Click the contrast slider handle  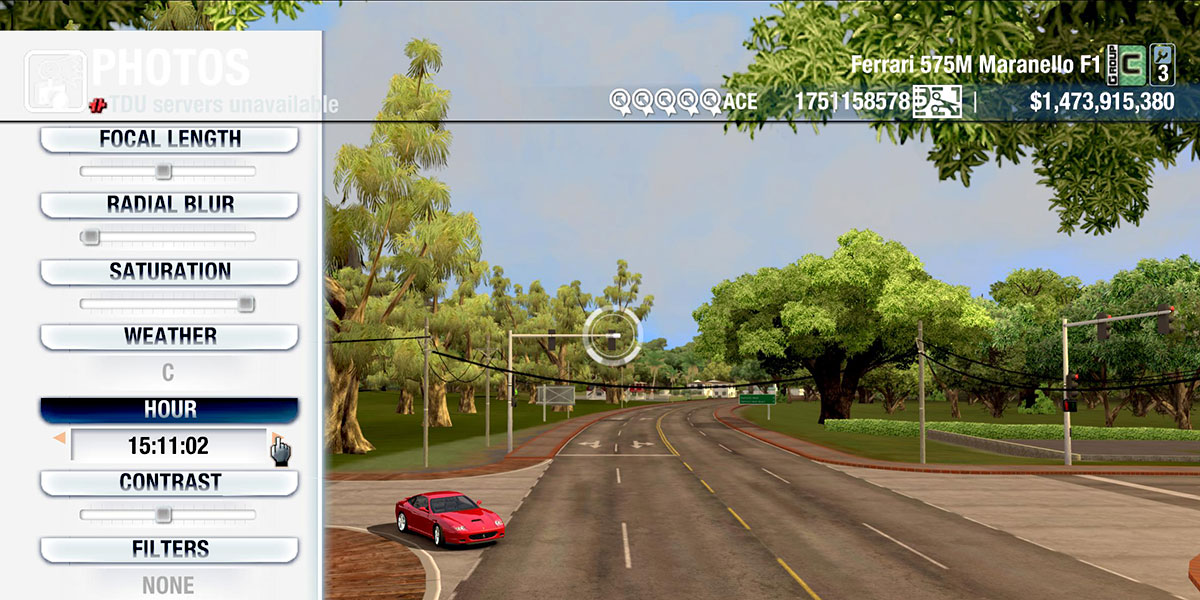click(164, 515)
